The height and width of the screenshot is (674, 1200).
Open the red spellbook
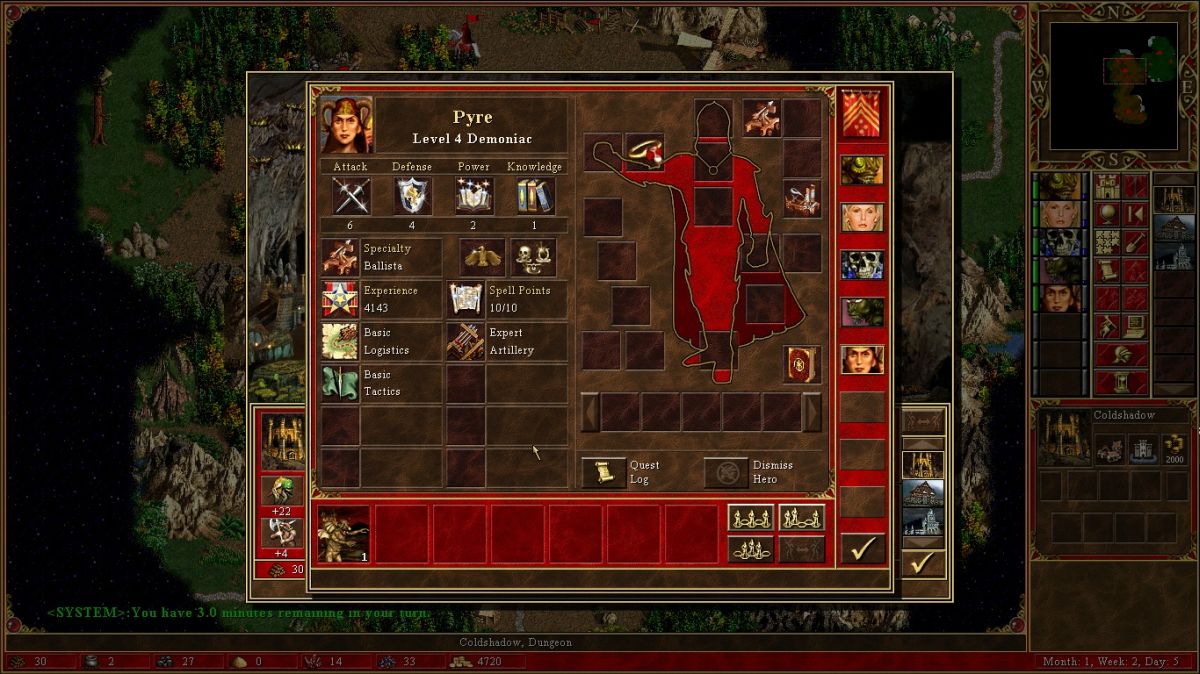pos(802,364)
